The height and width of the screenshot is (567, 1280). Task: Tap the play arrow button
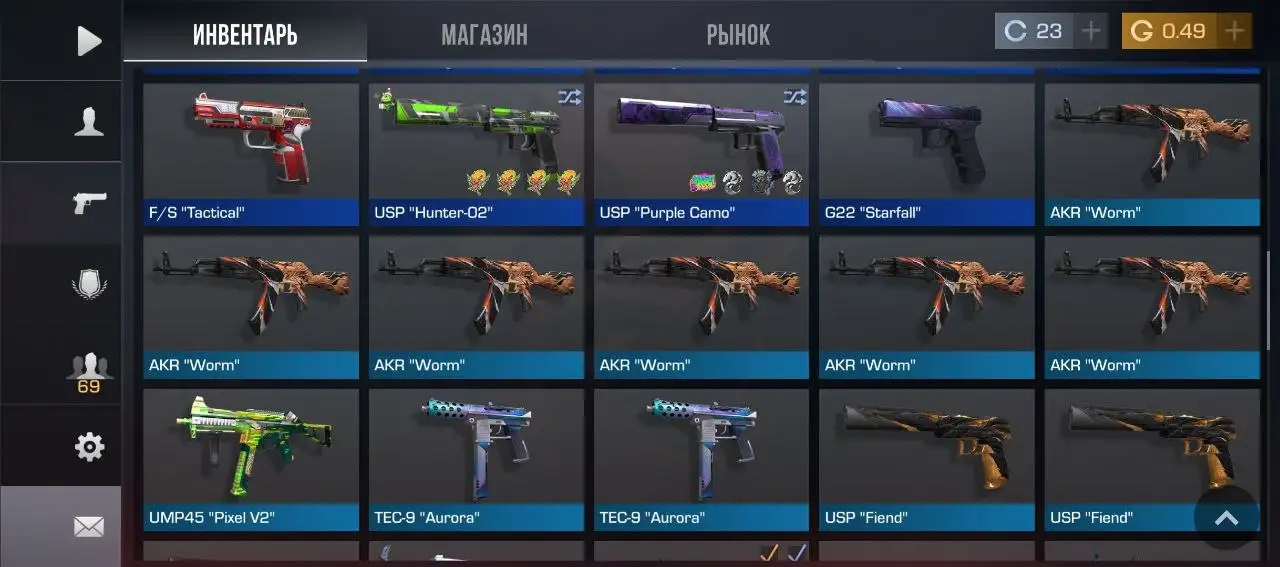click(x=89, y=41)
